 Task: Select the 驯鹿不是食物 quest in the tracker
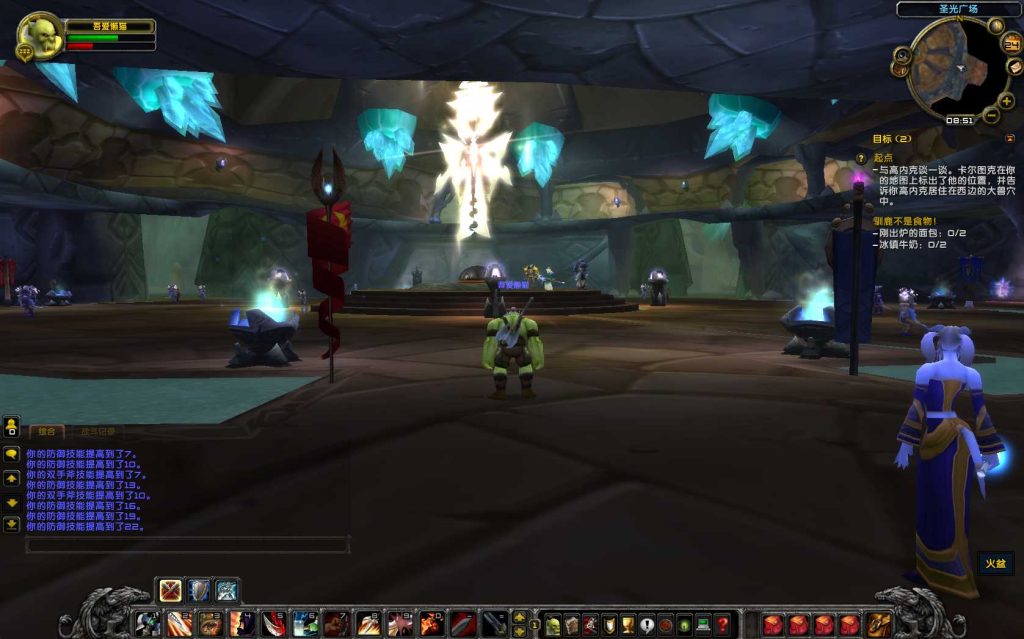904,220
